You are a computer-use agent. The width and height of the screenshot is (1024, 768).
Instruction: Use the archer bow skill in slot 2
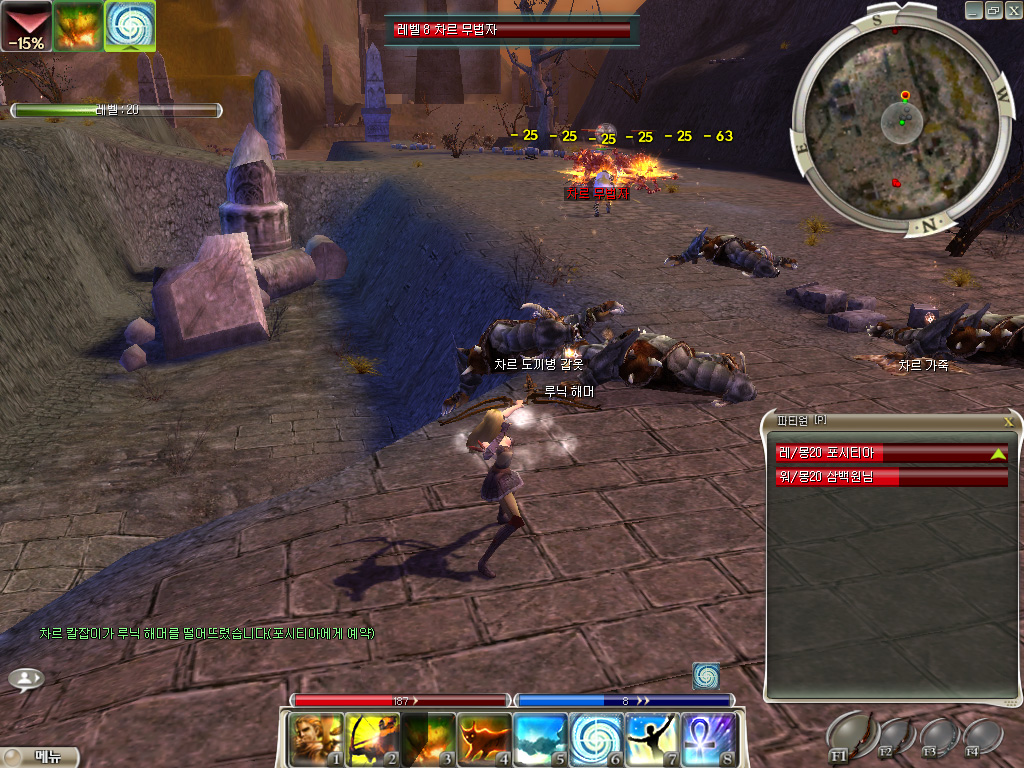373,739
